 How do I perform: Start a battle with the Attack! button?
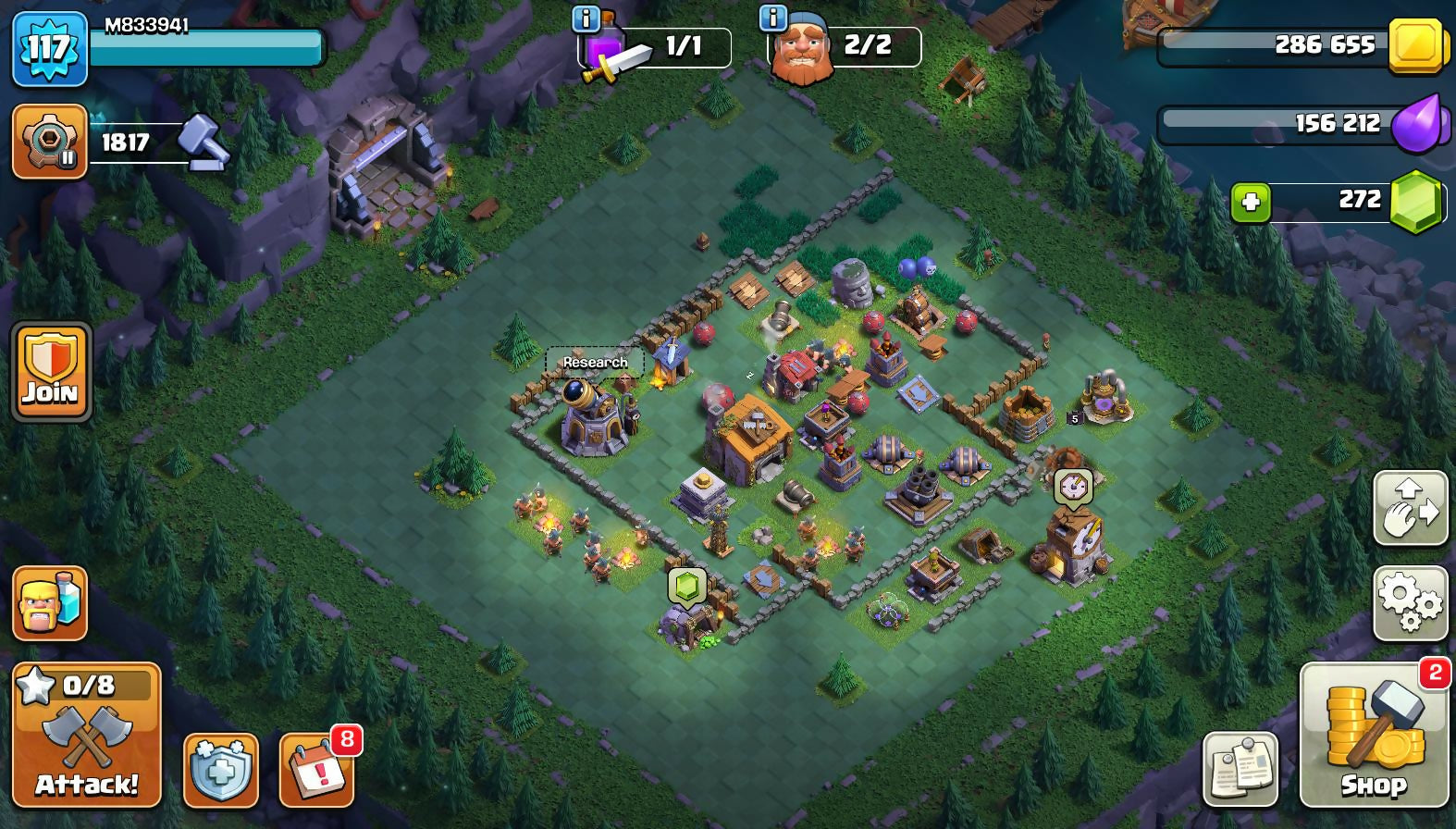pyautogui.click(x=87, y=736)
